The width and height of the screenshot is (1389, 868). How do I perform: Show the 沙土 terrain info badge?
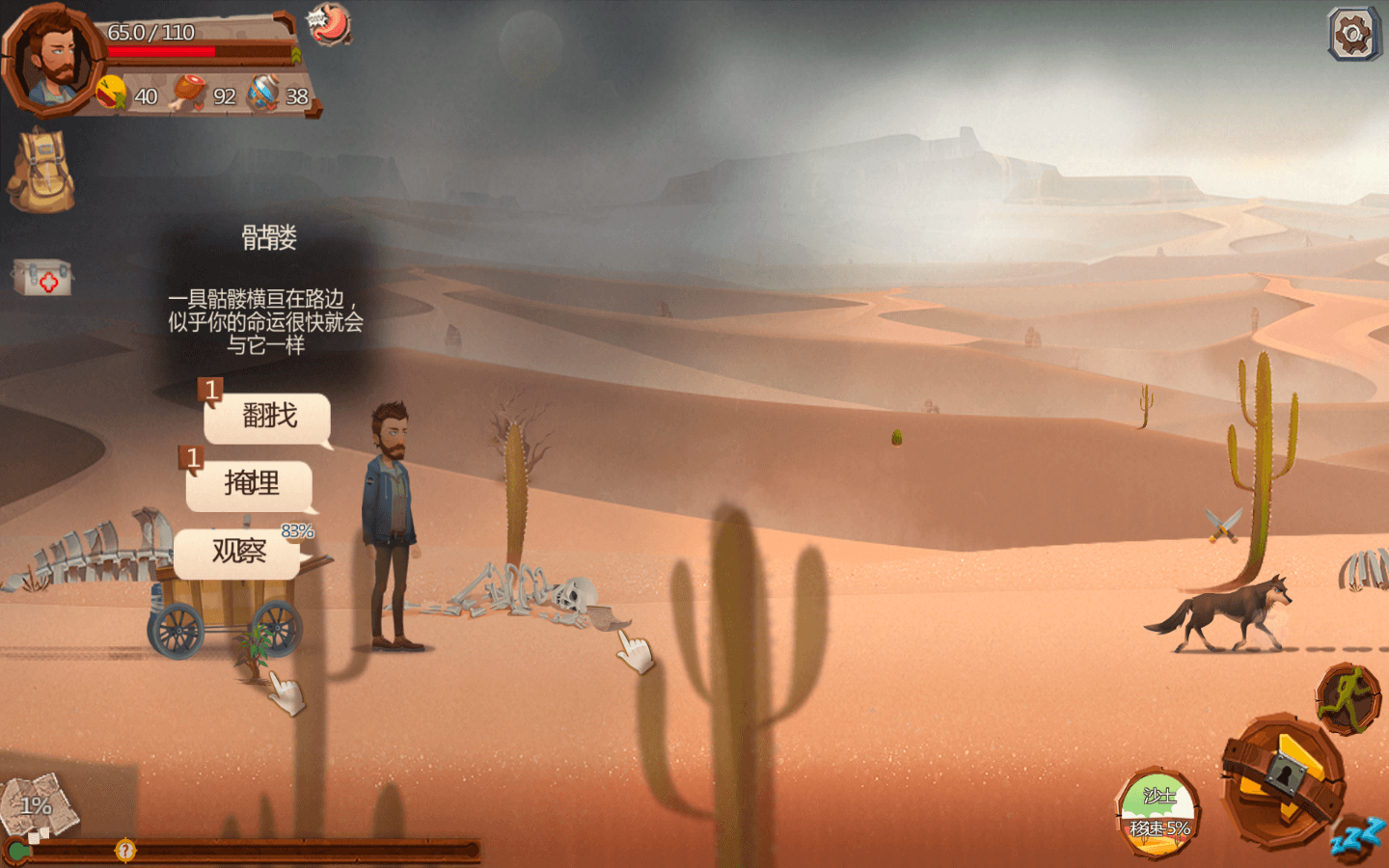pyautogui.click(x=1158, y=812)
